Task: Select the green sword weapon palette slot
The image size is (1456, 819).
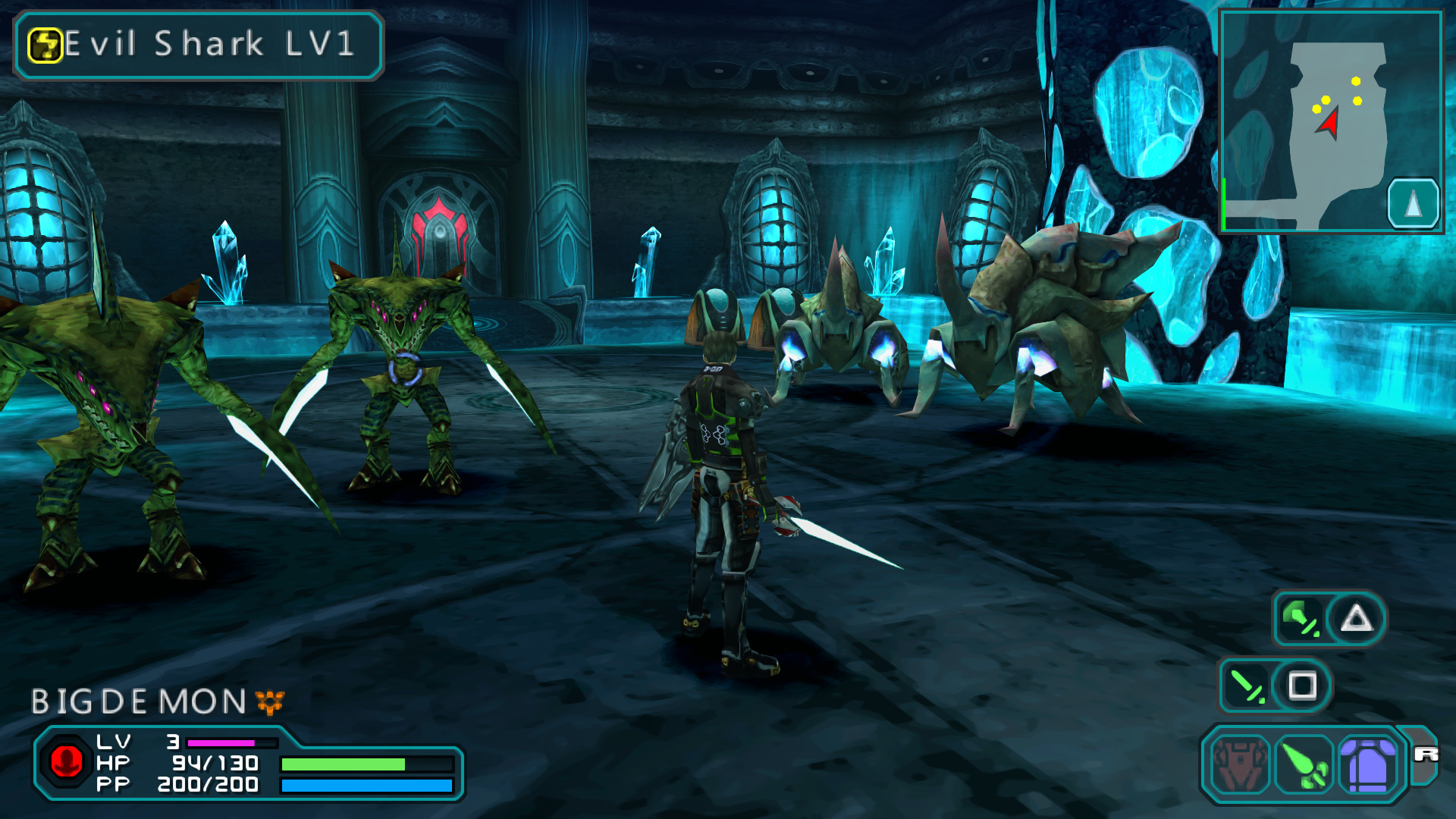Action: (1304, 764)
